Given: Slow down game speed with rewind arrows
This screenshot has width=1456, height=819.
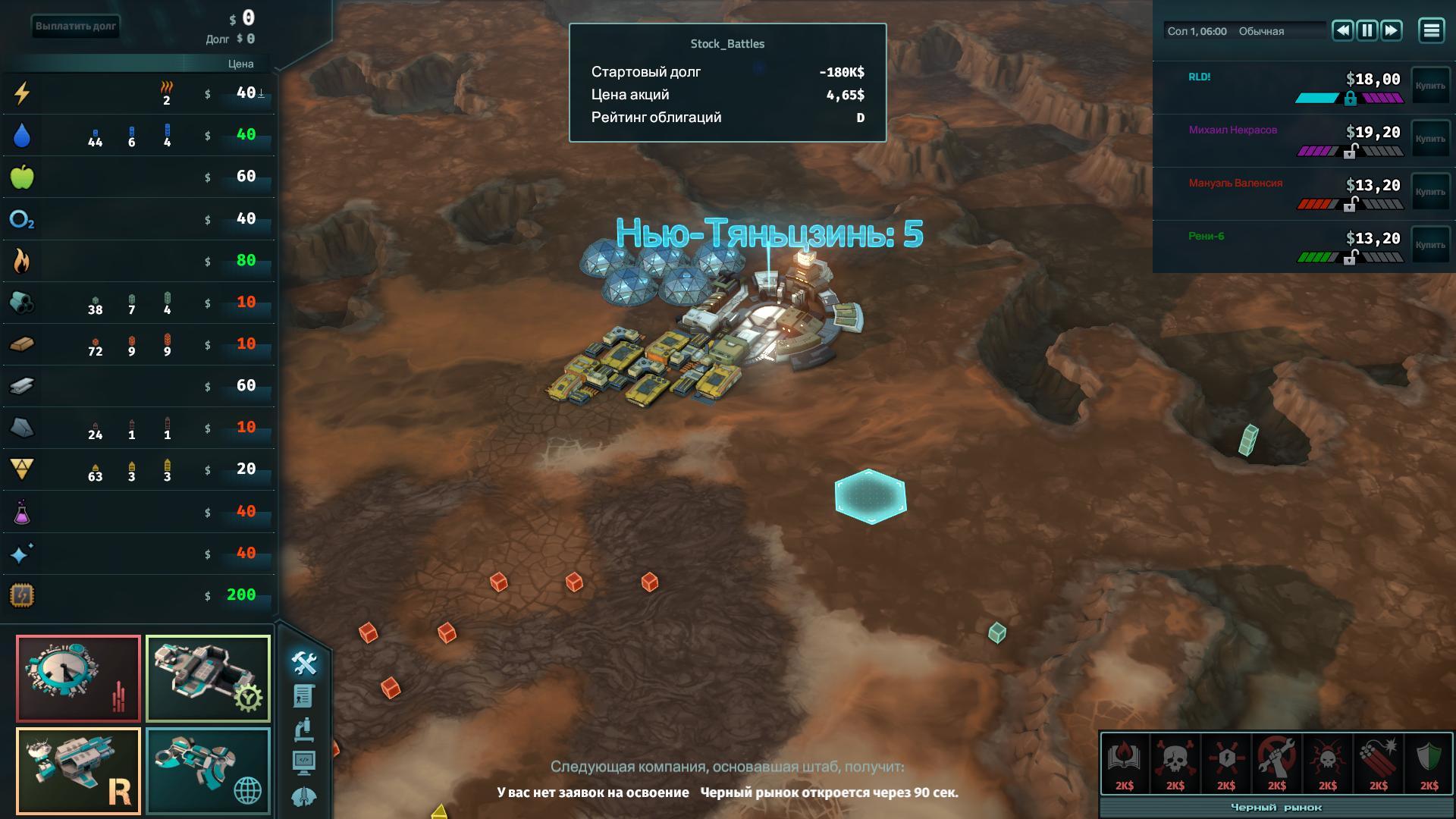Looking at the screenshot, I should tap(1342, 30).
